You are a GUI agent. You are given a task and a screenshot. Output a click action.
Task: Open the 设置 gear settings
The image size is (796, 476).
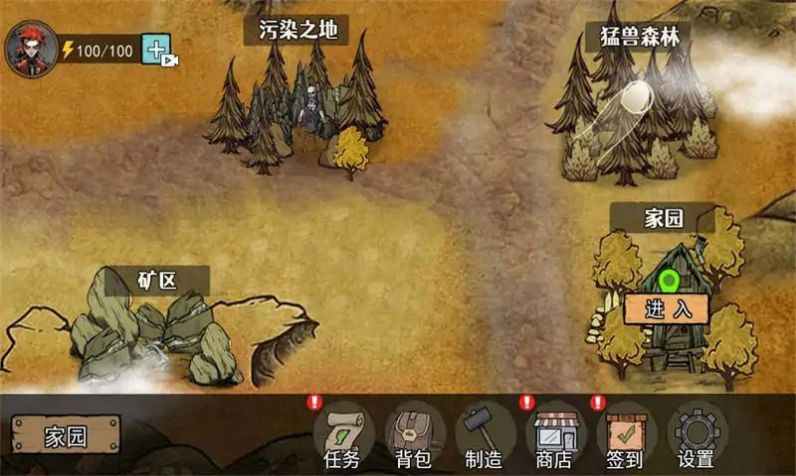(696, 435)
